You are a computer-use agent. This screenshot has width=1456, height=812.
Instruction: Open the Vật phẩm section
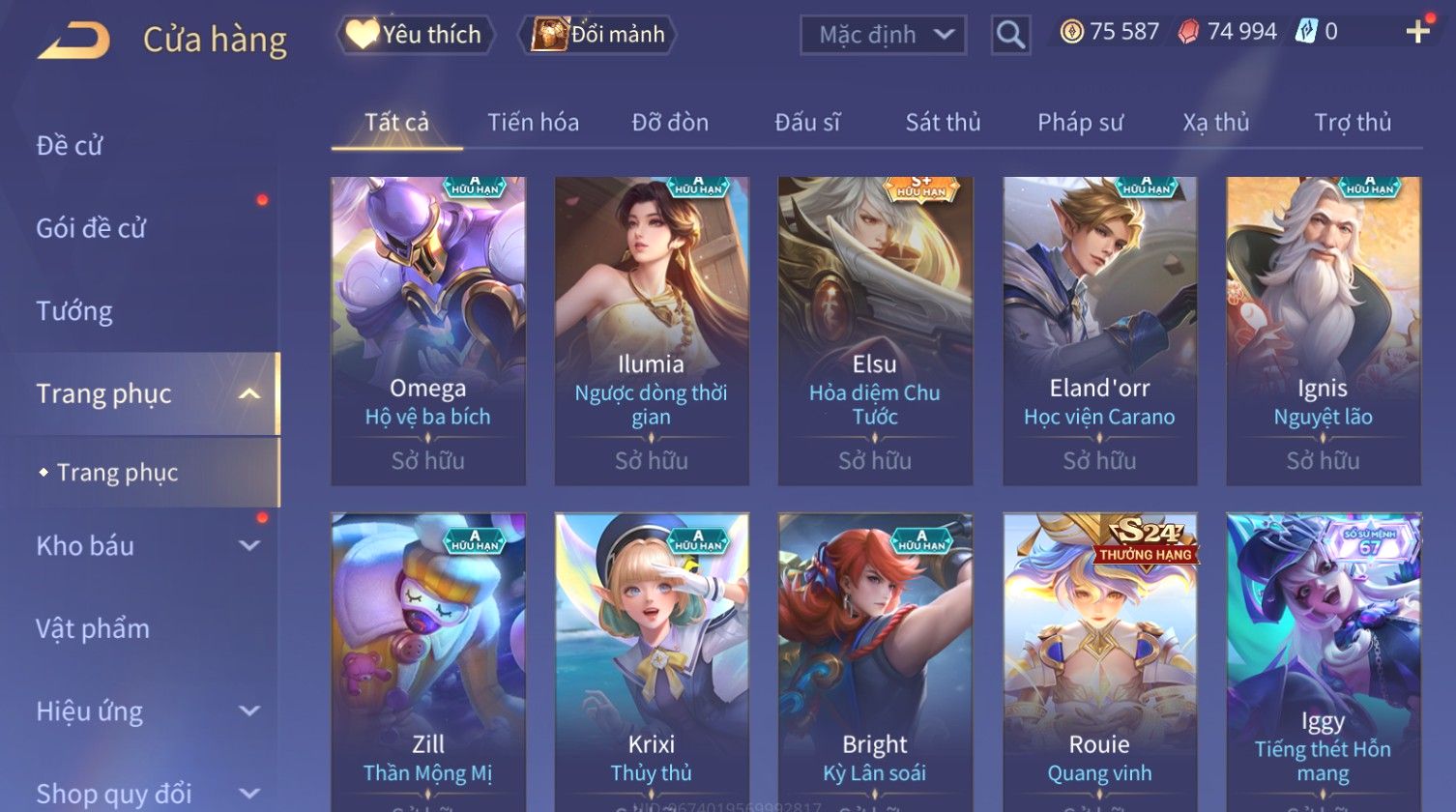click(93, 629)
